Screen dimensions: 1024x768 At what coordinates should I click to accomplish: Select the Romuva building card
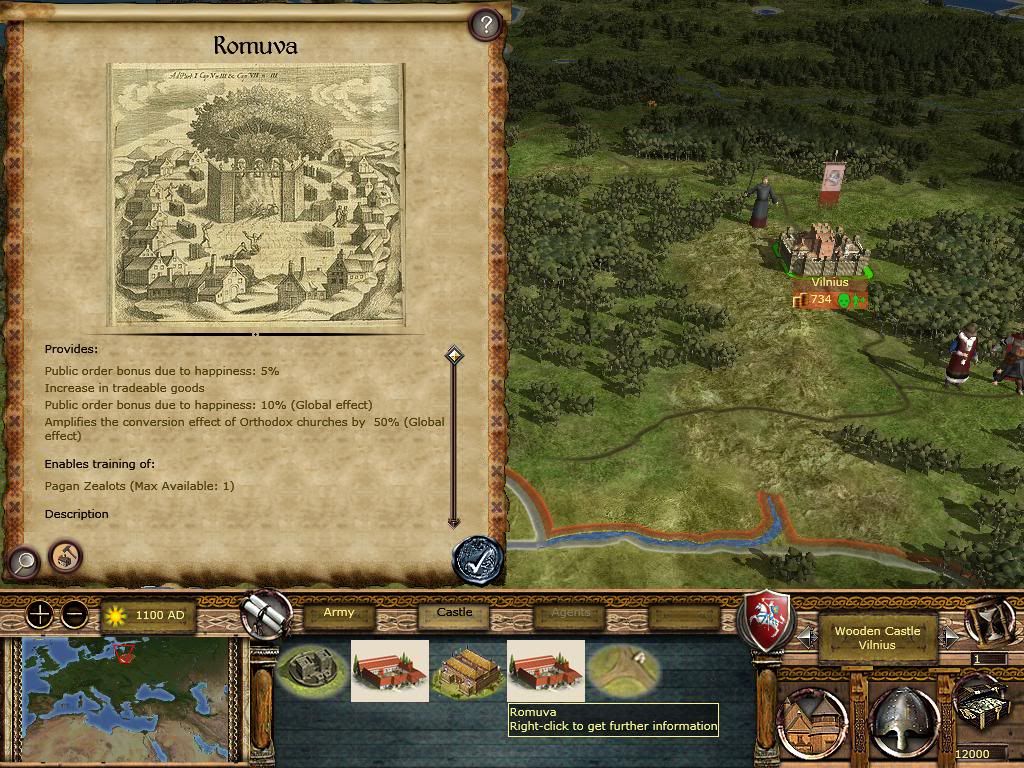click(x=546, y=670)
